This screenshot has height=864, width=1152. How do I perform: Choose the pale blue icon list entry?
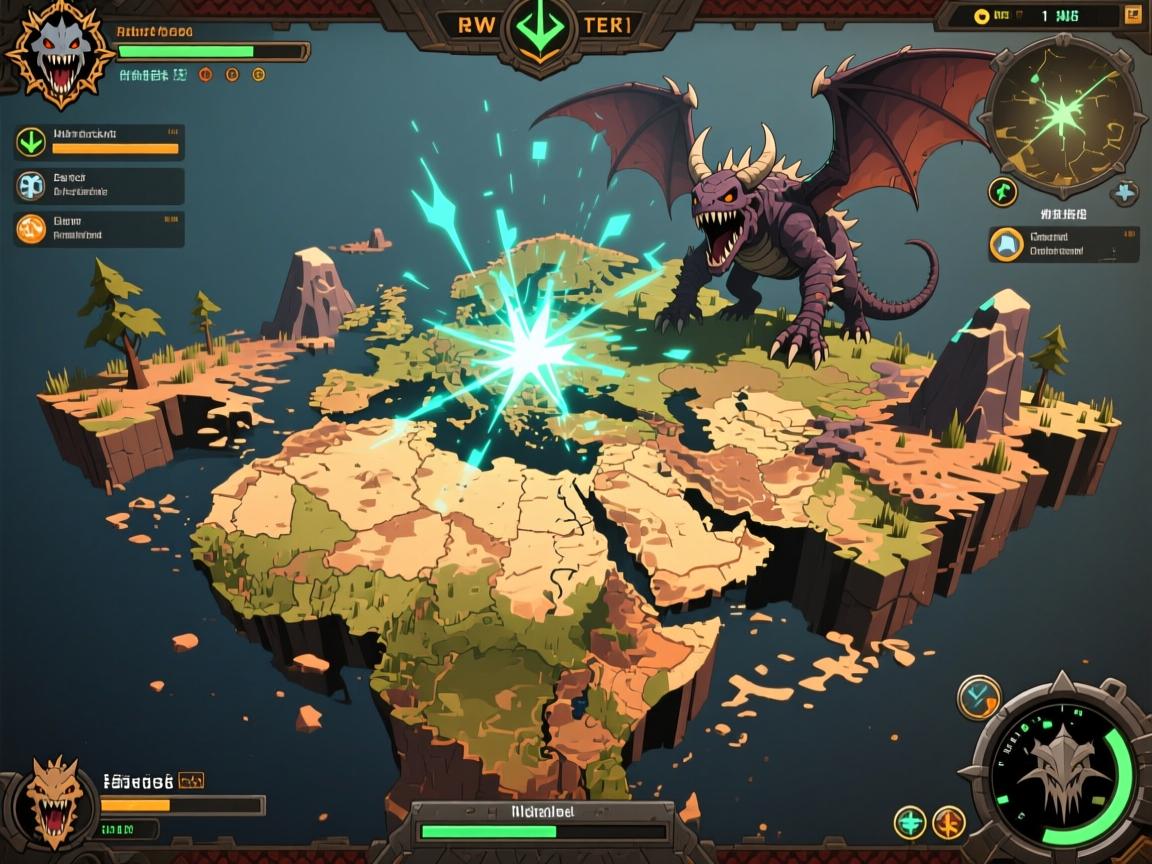(99, 186)
